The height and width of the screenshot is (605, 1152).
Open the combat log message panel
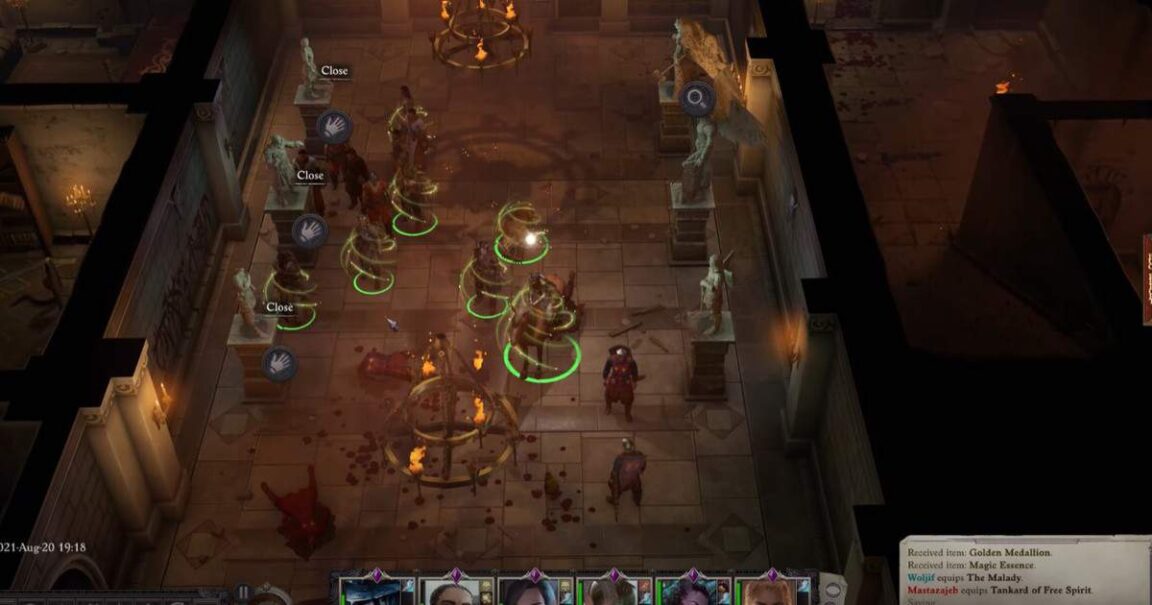(1024, 572)
